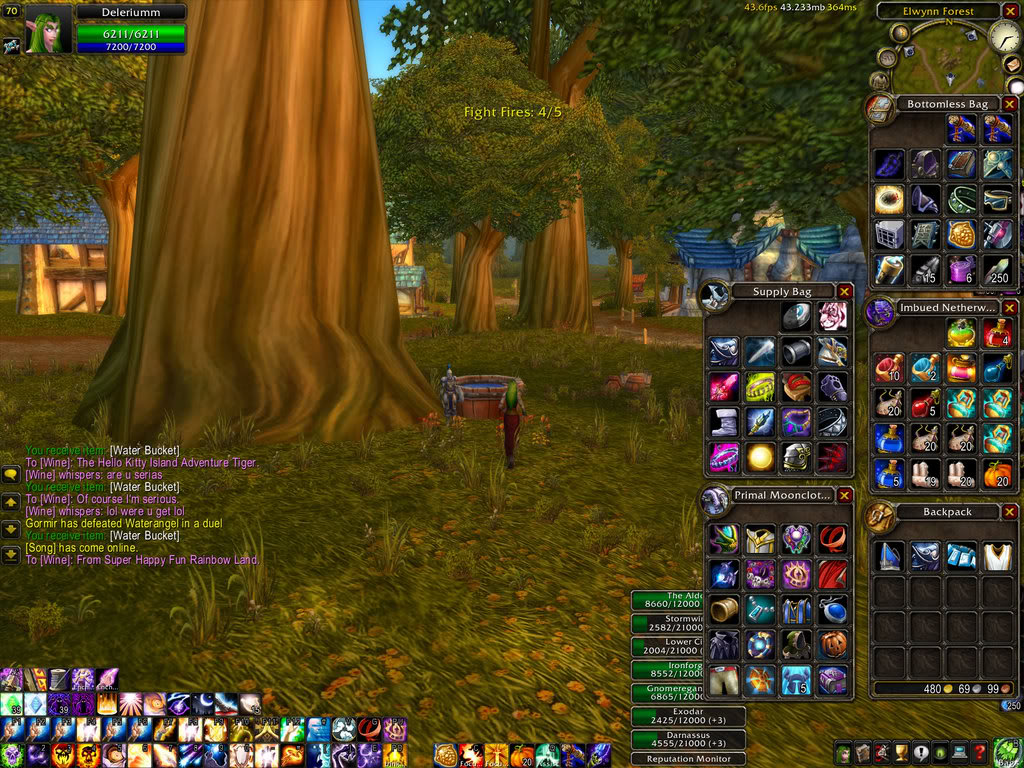The image size is (1024, 768).
Task: Select the white shirt in the Backpack
Action: pos(997,557)
